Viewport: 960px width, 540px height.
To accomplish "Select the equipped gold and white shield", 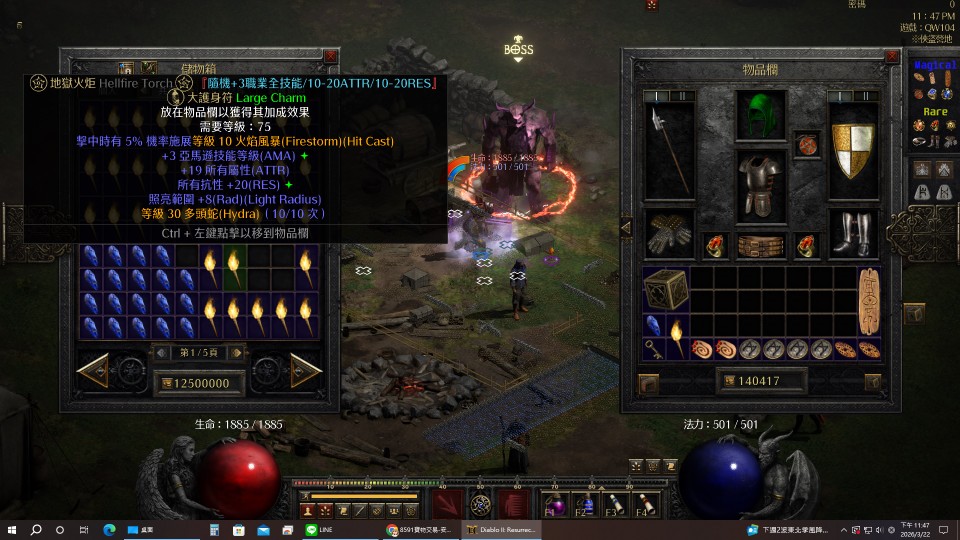I will pyautogui.click(x=854, y=150).
